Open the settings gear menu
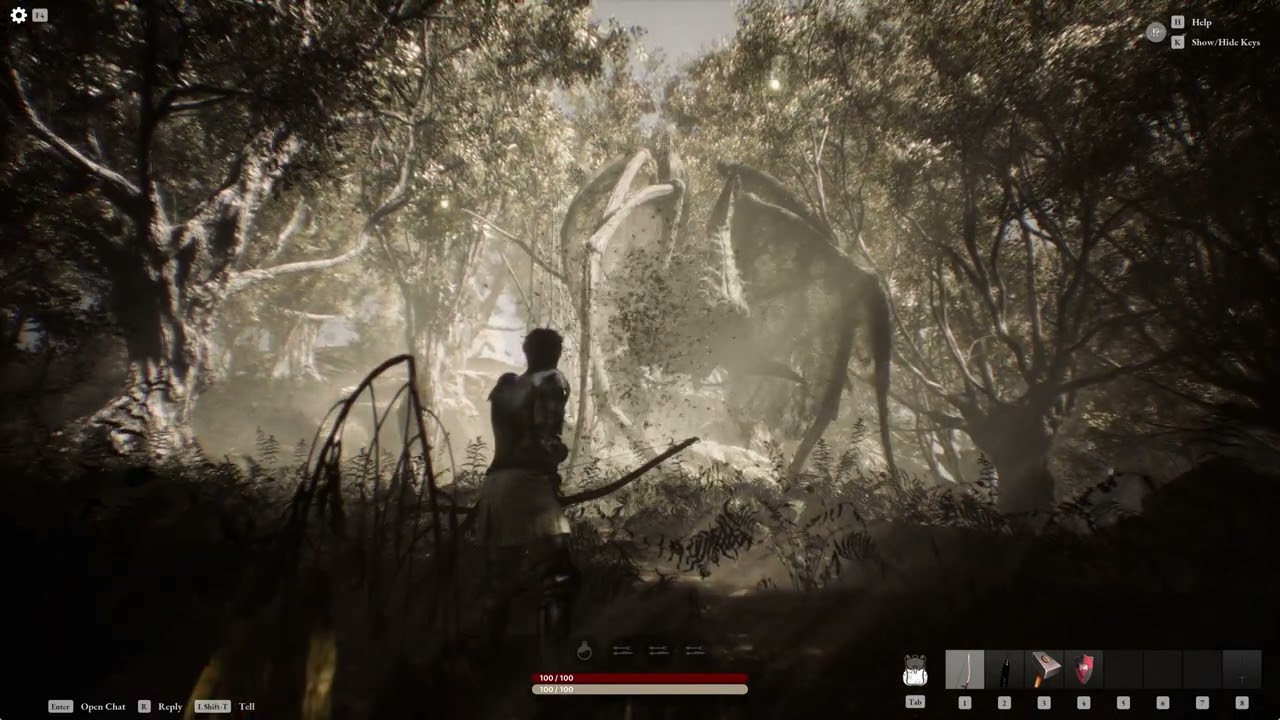Screen dimensions: 1280x720 click(18, 15)
